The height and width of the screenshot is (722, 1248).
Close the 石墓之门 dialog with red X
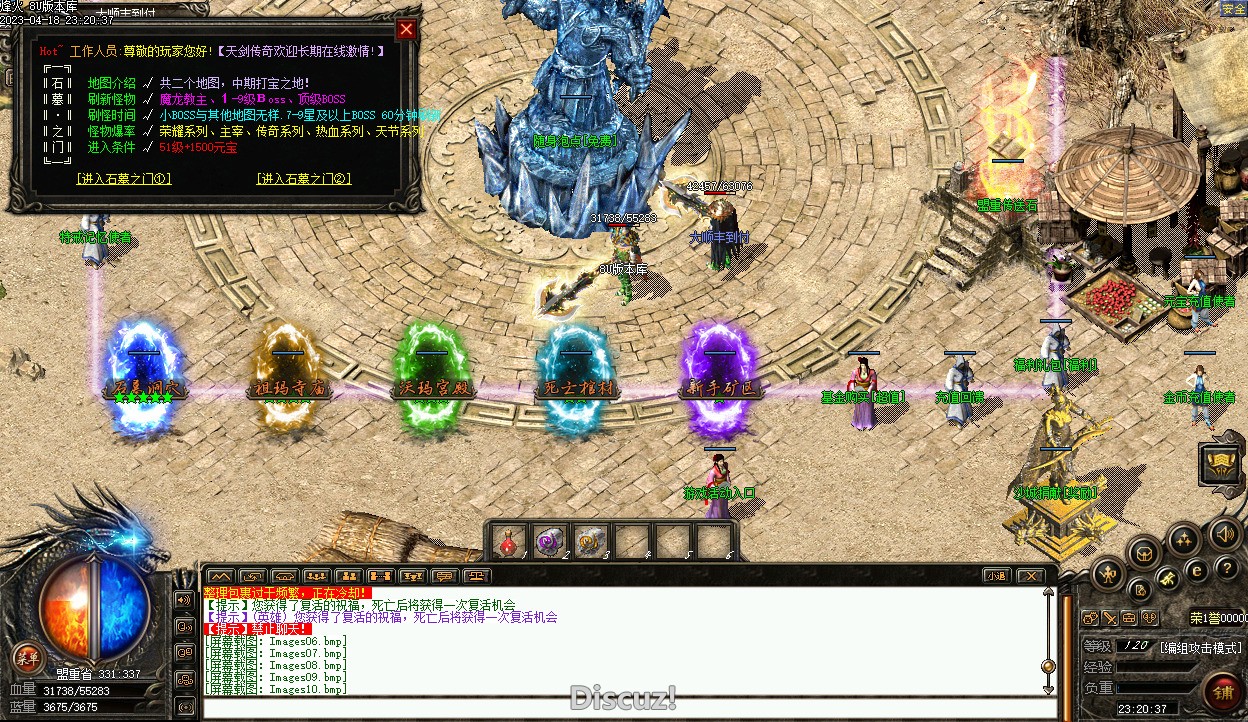(x=406, y=29)
